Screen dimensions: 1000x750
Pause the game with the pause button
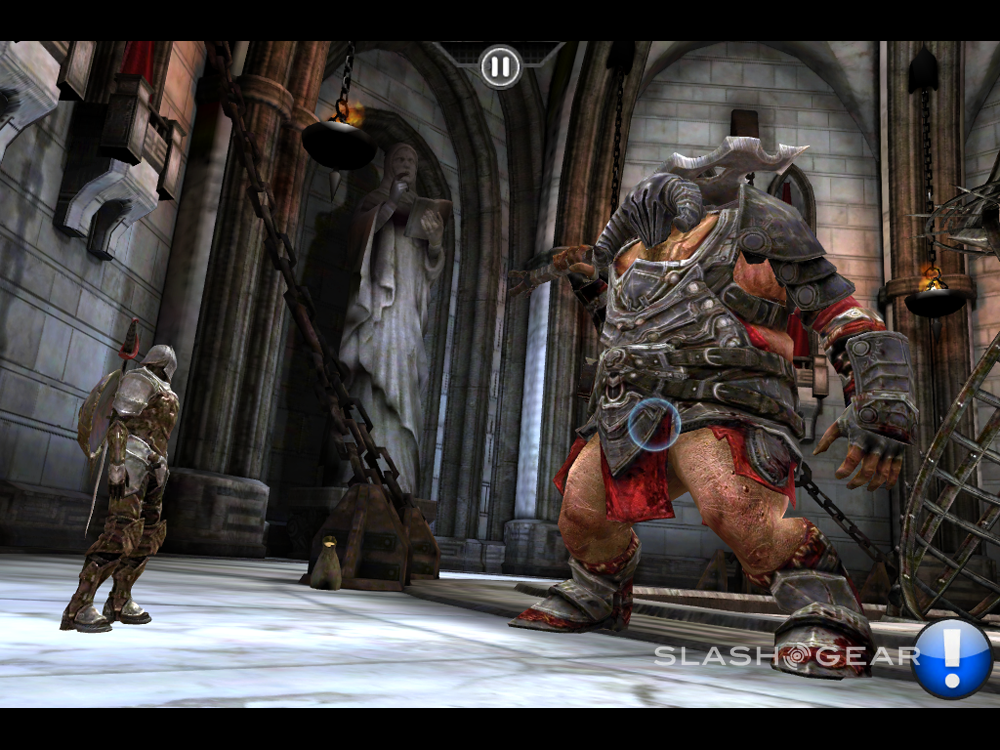(500, 67)
